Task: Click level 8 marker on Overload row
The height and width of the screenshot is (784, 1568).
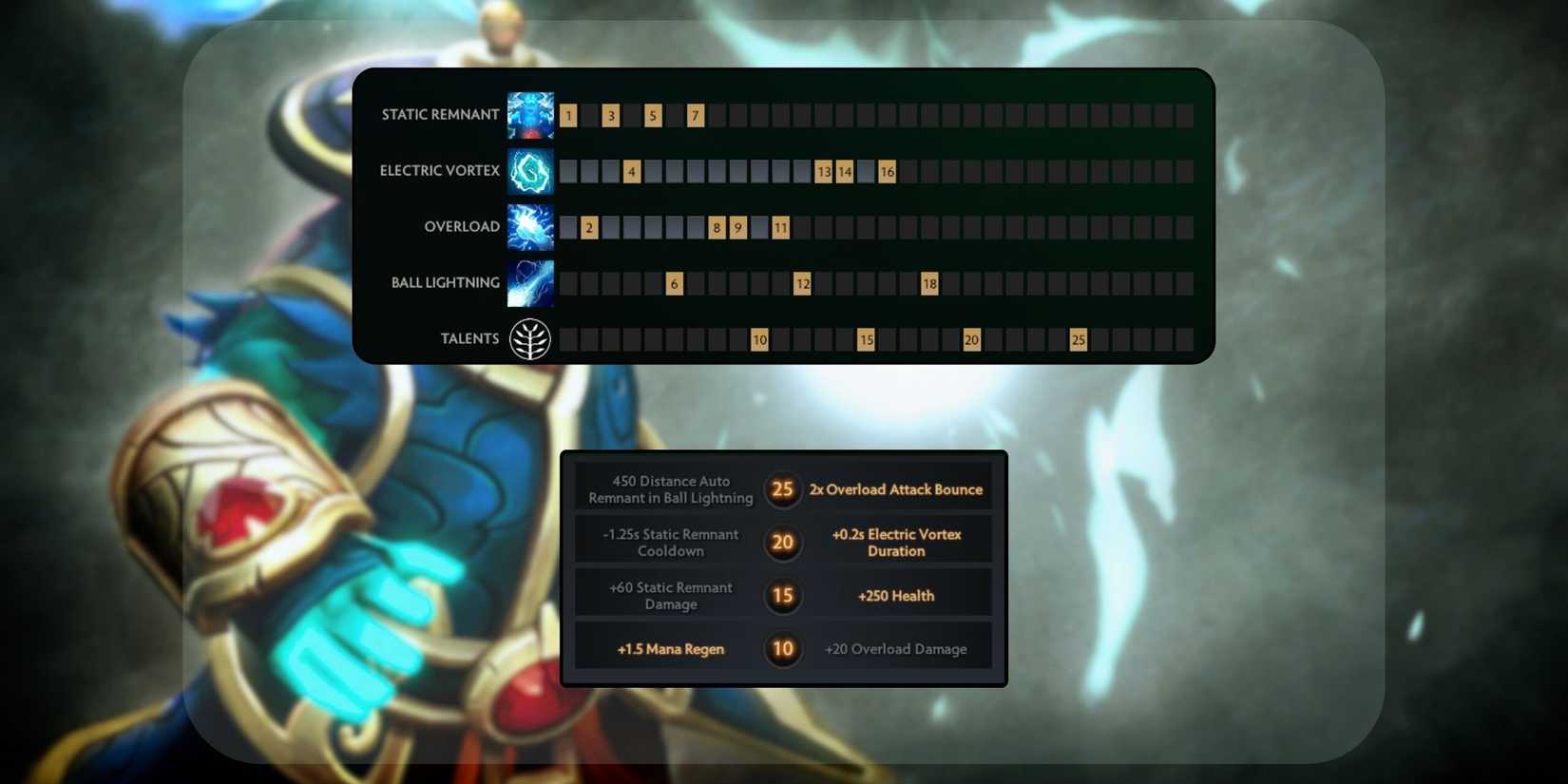Action: click(716, 227)
